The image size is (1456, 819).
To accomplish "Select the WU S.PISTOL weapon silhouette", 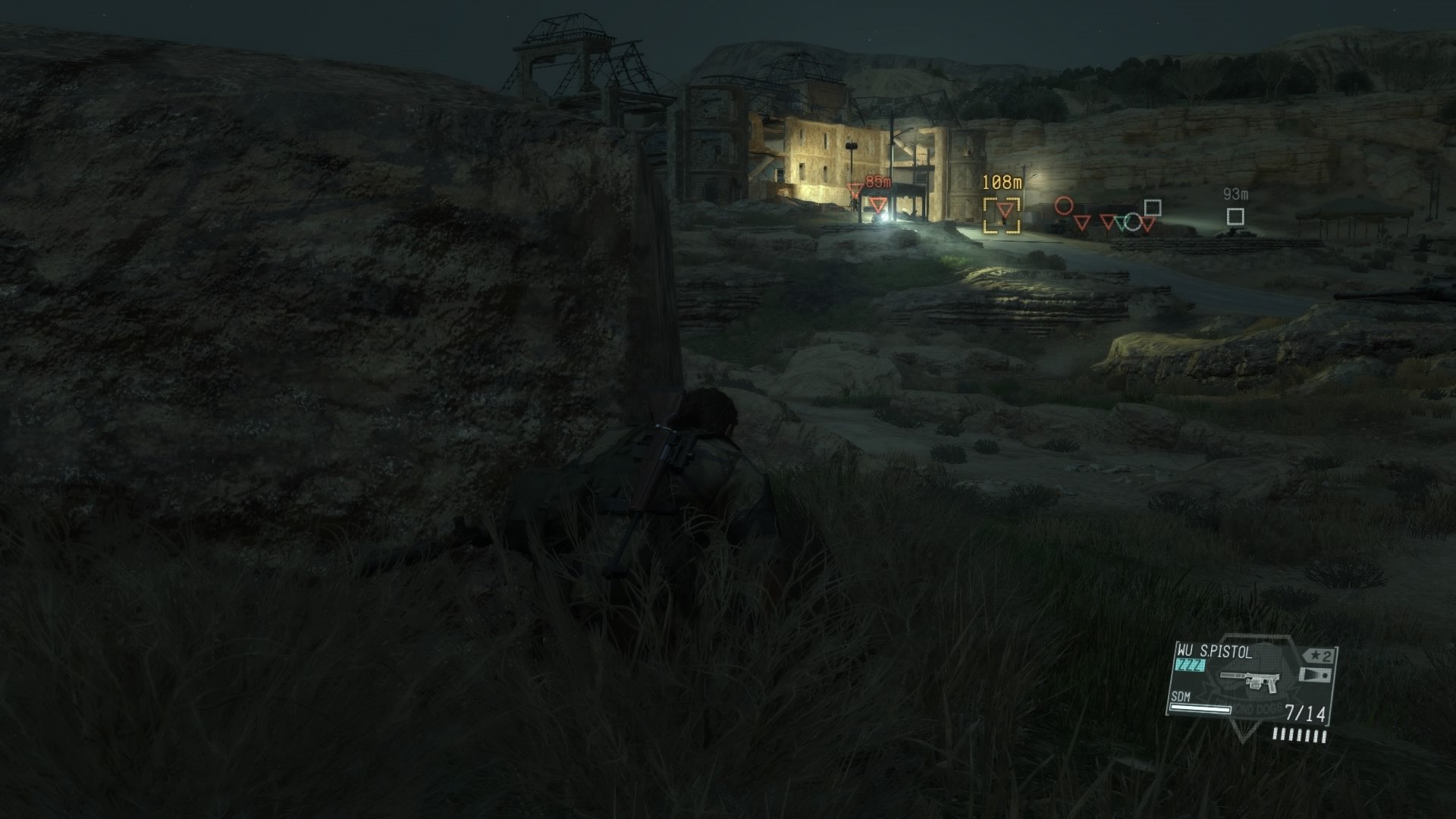I will (1250, 680).
